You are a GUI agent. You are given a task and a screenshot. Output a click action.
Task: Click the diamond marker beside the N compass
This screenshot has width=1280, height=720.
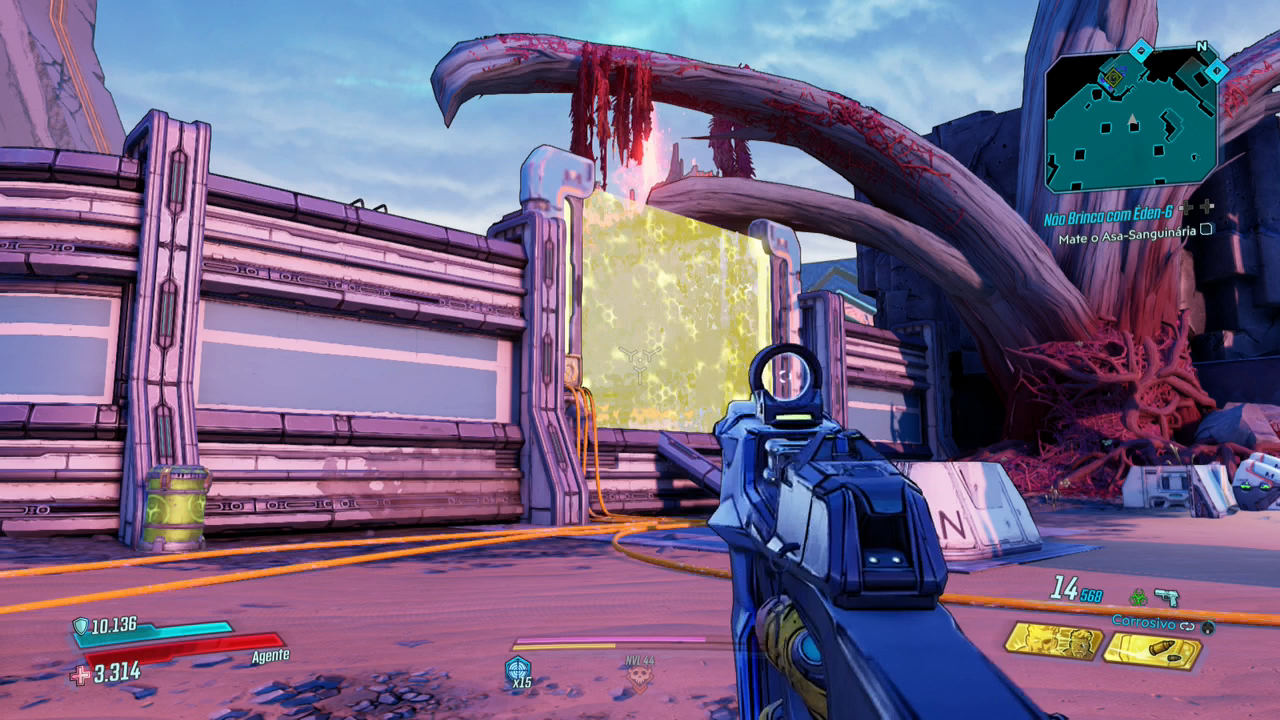click(x=1216, y=70)
